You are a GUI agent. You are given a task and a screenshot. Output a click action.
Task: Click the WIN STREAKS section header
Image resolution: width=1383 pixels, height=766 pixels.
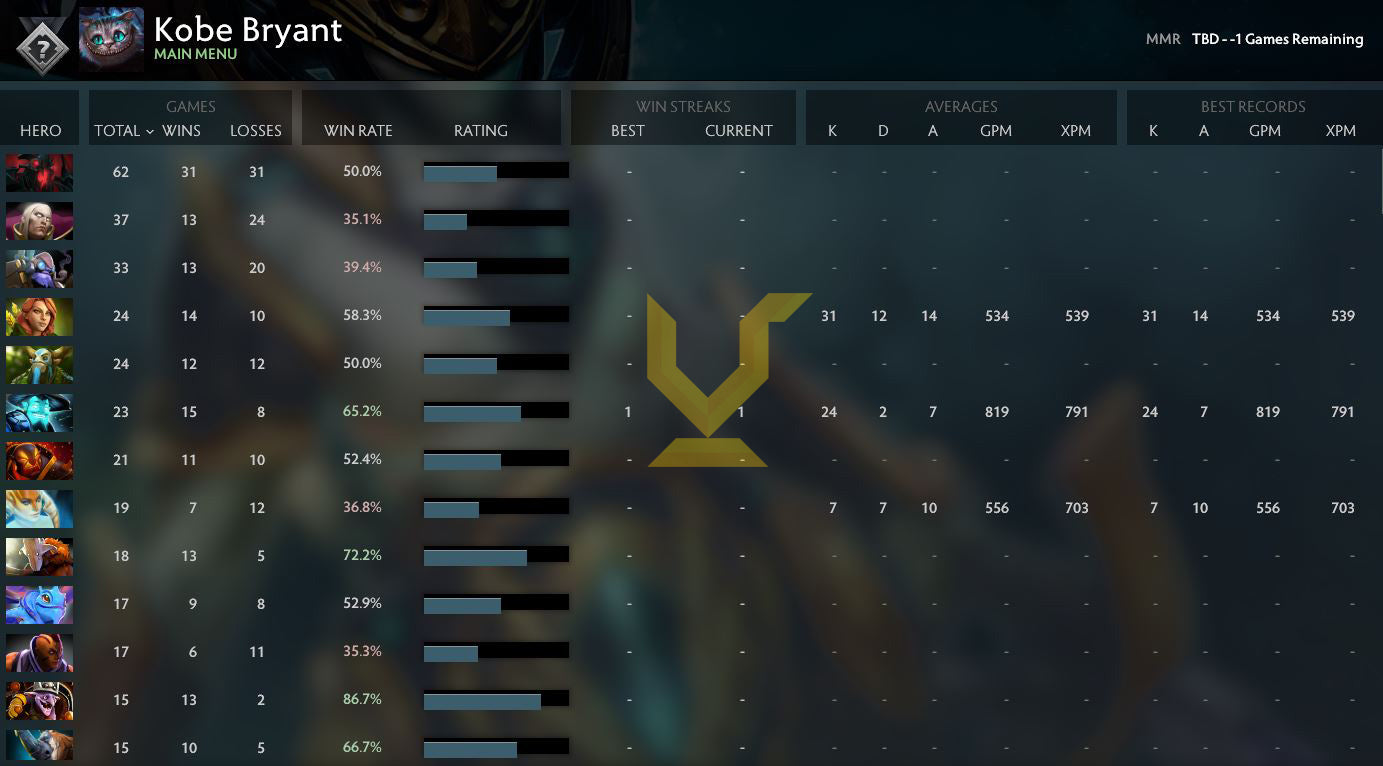click(x=683, y=106)
